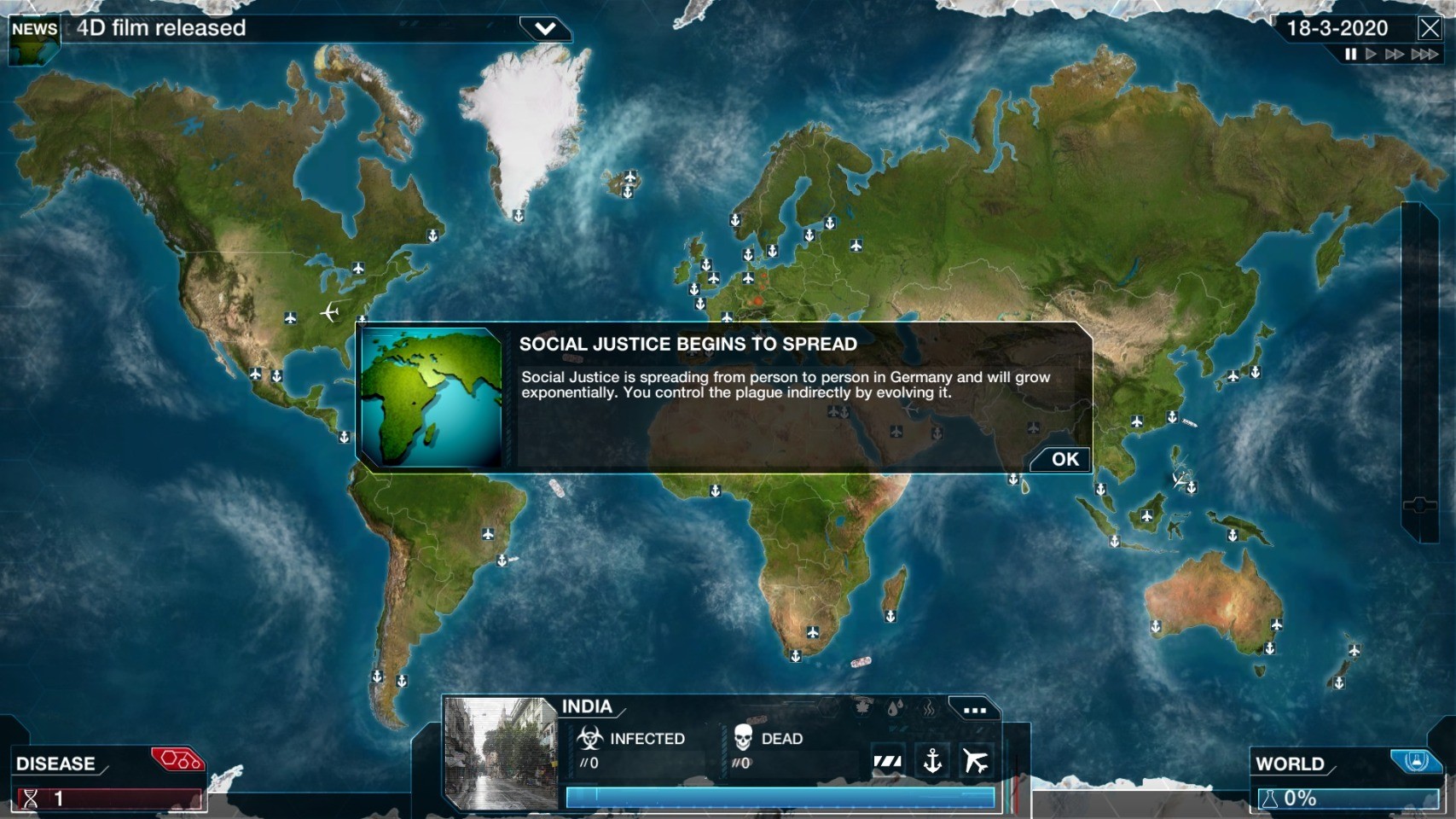
Task: Expand the news headline dropdown arrow
Action: coord(545,28)
